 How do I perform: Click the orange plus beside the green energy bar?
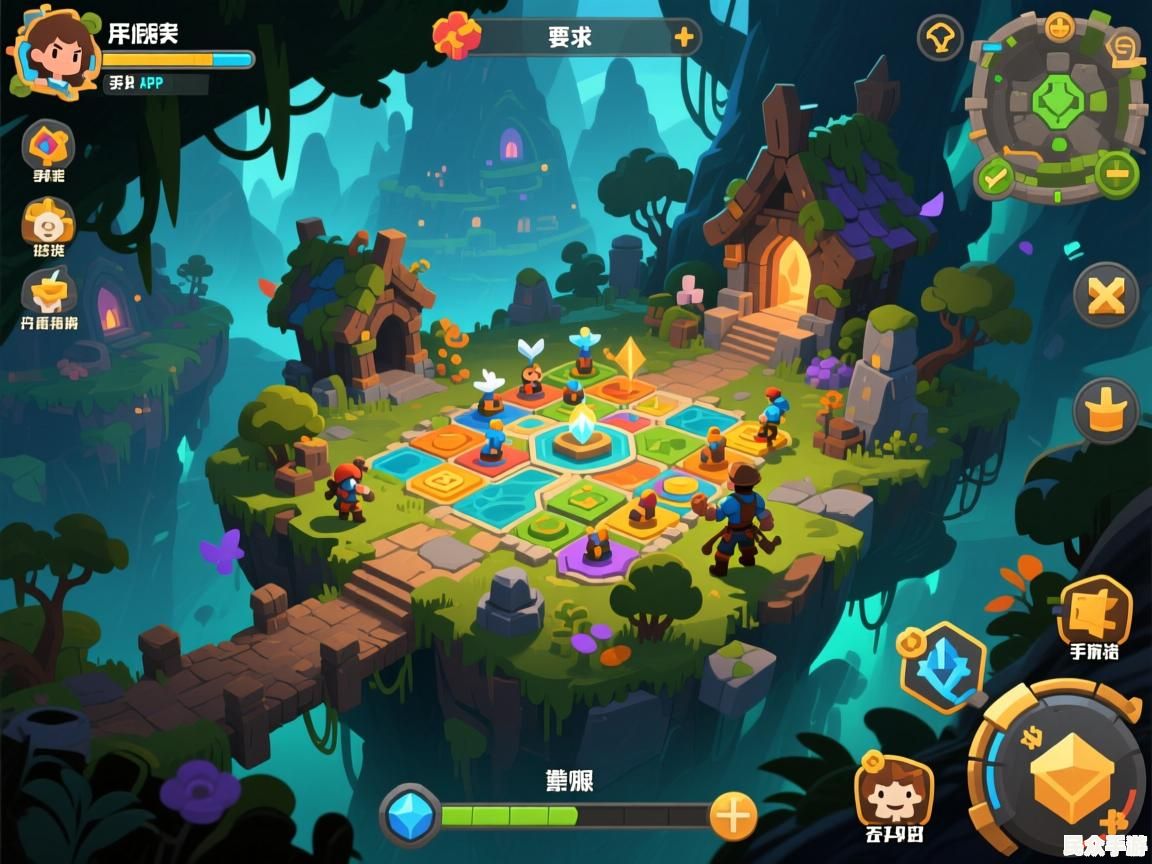pos(733,817)
